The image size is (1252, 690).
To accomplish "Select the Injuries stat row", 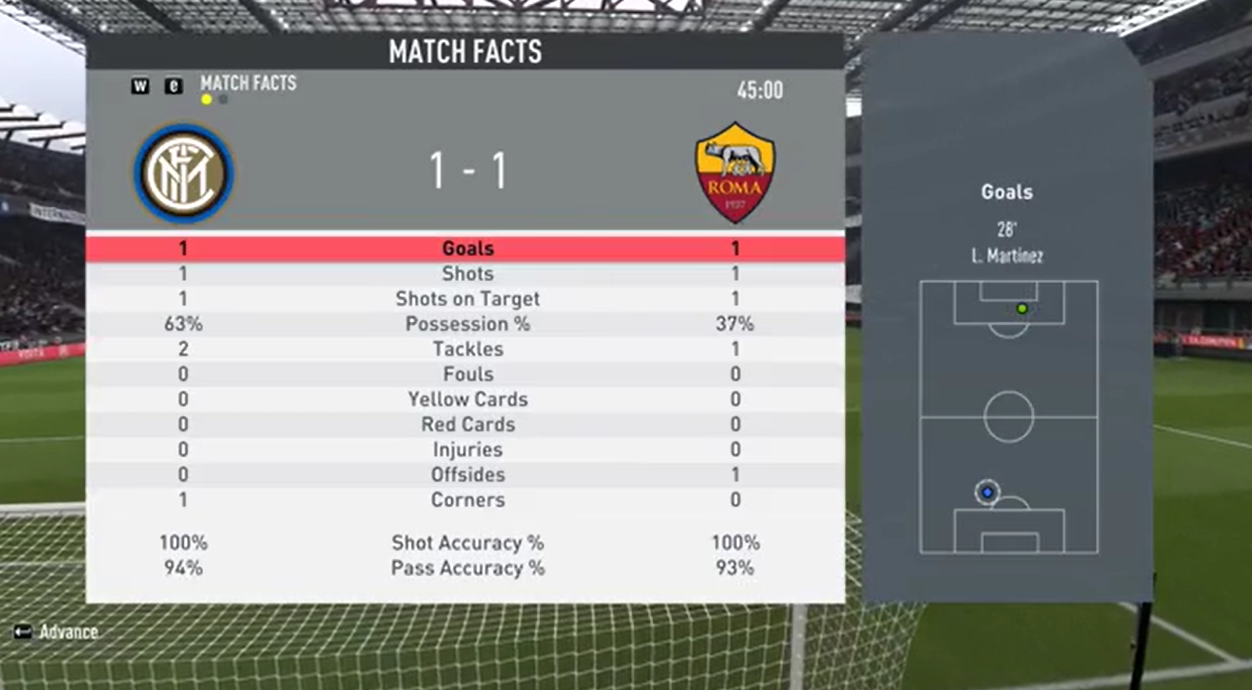I will [467, 450].
